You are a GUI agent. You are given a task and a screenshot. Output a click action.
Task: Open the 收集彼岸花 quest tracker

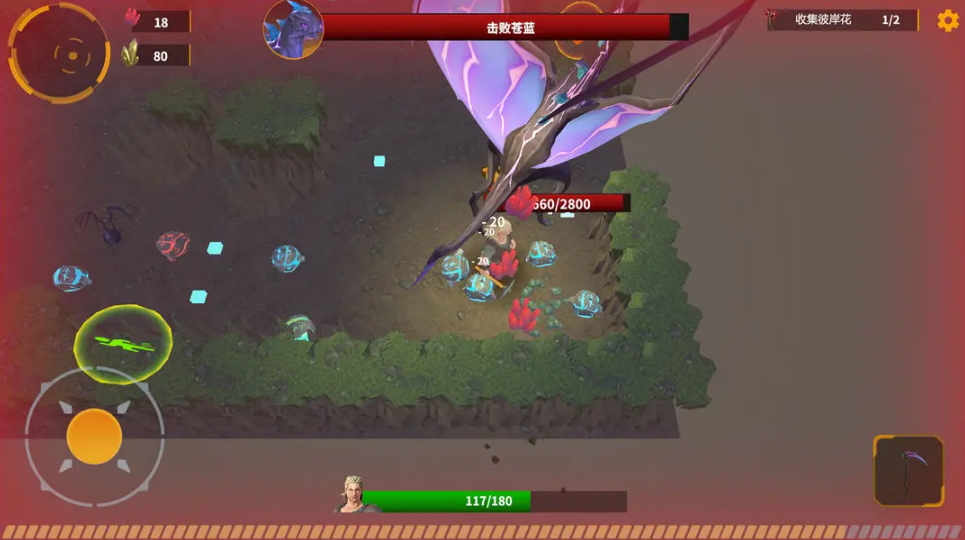(x=843, y=20)
